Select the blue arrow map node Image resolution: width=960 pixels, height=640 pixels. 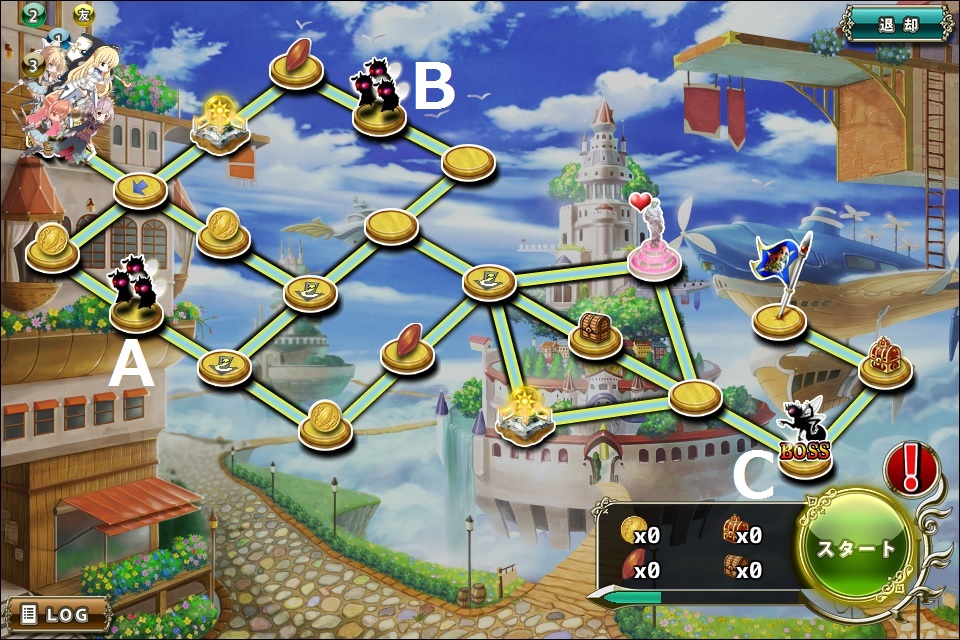pyautogui.click(x=140, y=189)
